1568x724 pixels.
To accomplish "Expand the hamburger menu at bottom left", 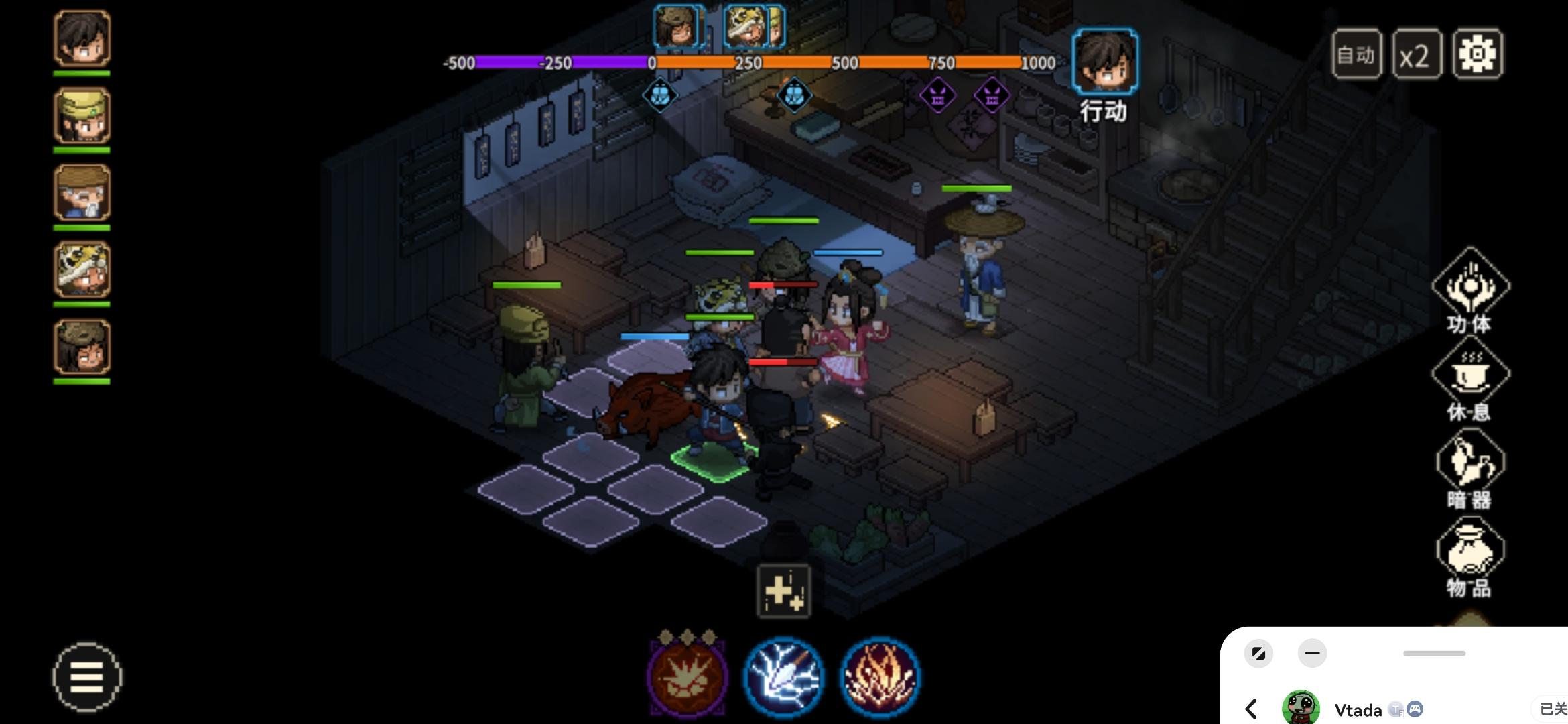I will (x=87, y=677).
